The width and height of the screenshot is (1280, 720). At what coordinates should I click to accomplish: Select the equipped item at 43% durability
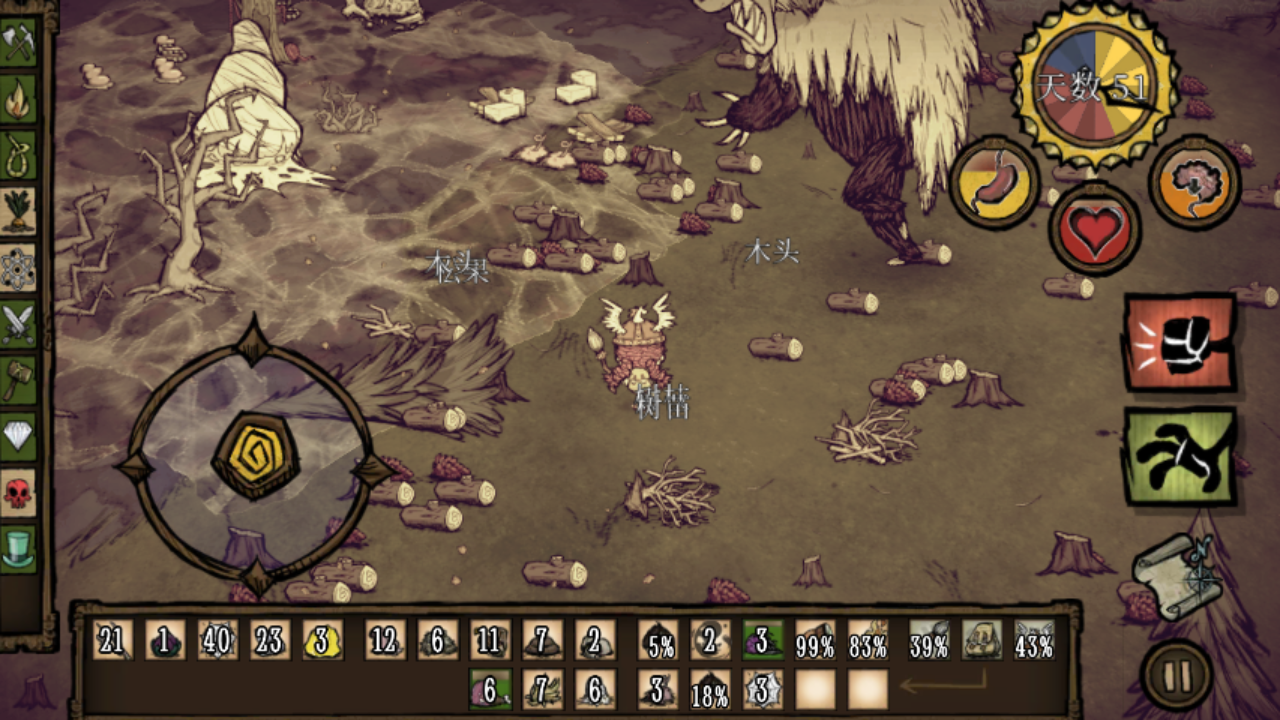1034,640
